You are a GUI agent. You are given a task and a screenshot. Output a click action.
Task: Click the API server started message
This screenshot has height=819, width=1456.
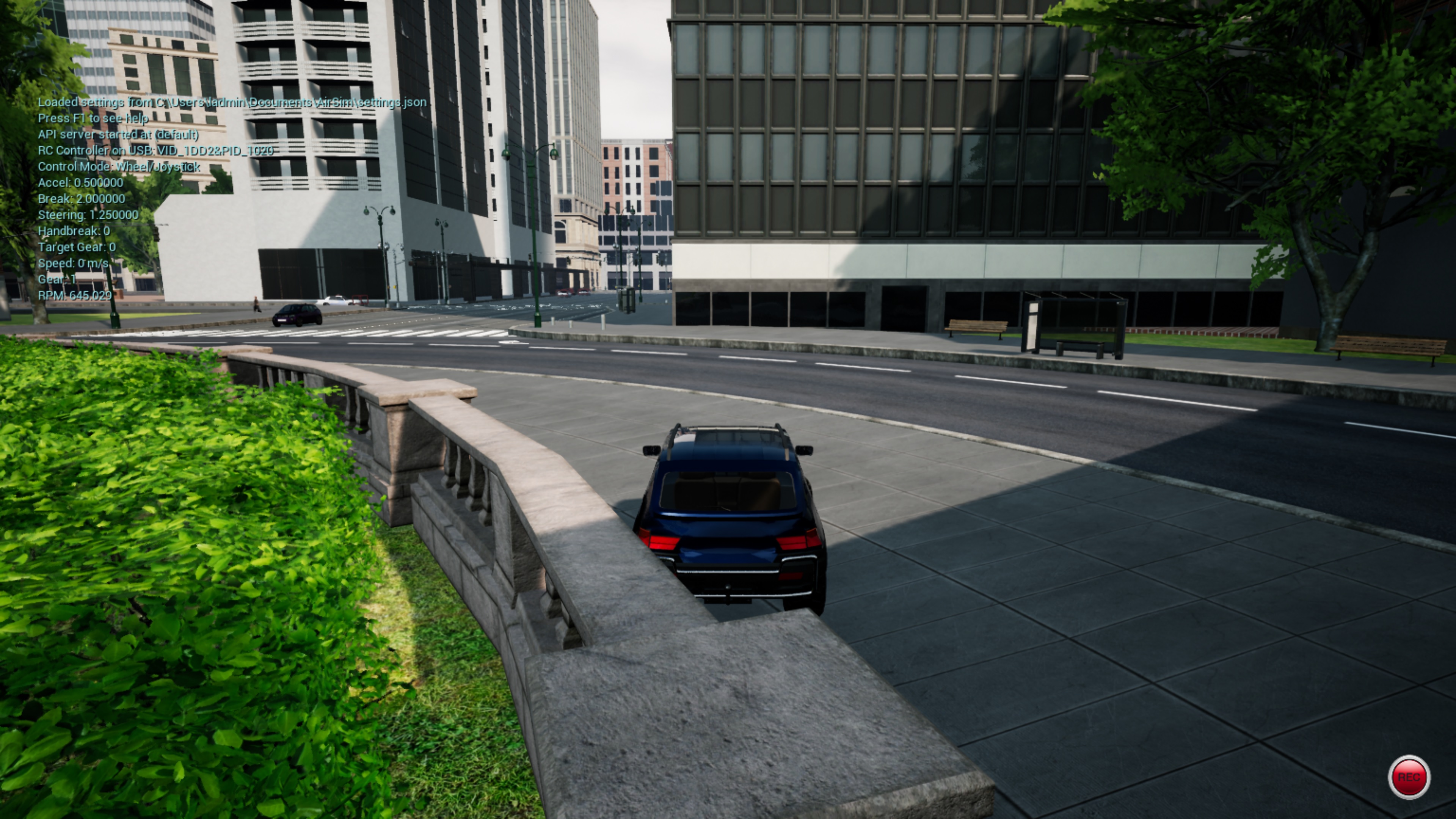tap(119, 135)
